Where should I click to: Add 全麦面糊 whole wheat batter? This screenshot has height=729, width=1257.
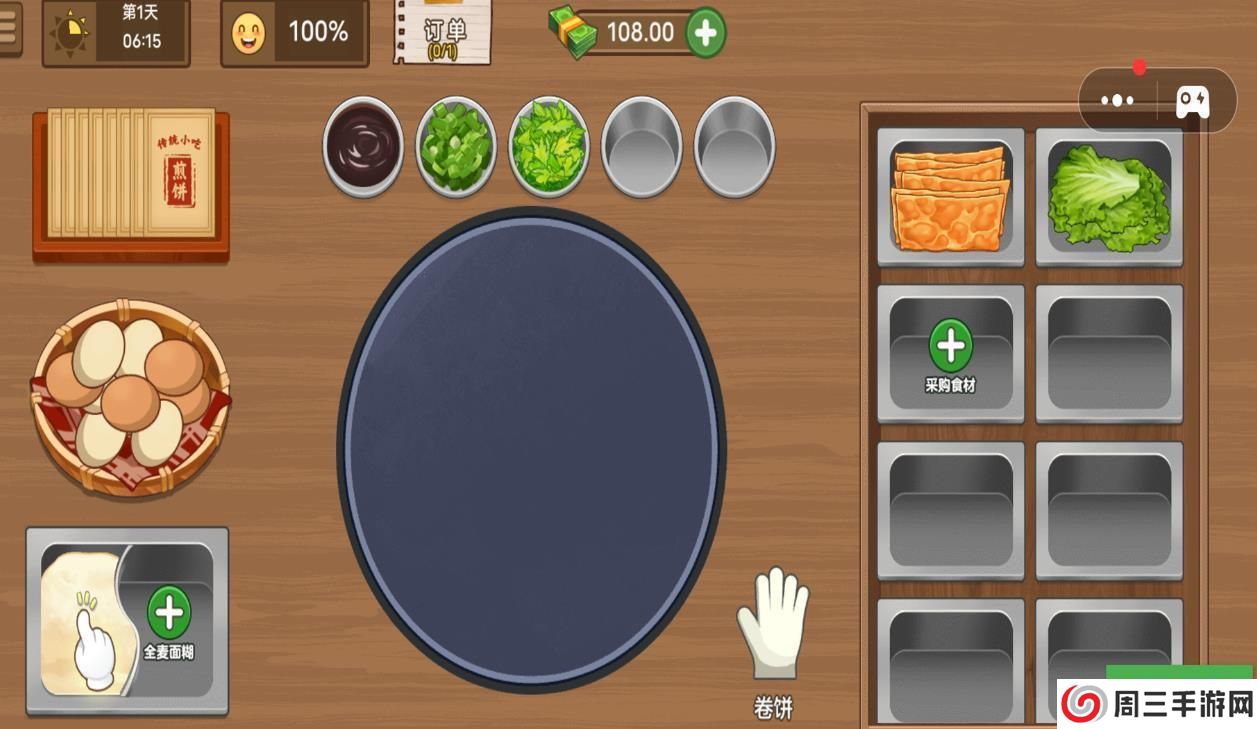(169, 622)
